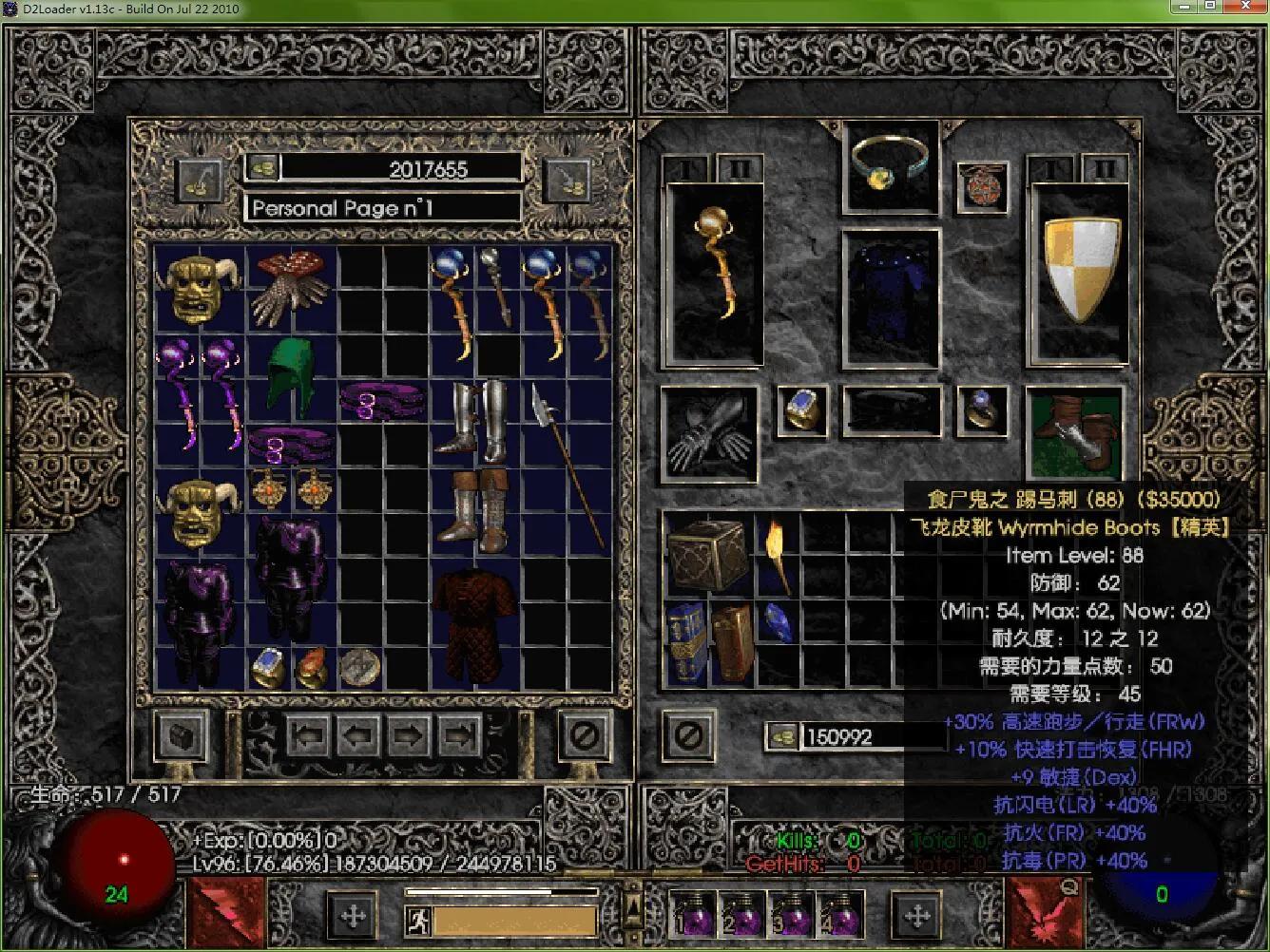Close the inventory panel
The width and height of the screenshot is (1270, 952).
[x=689, y=735]
